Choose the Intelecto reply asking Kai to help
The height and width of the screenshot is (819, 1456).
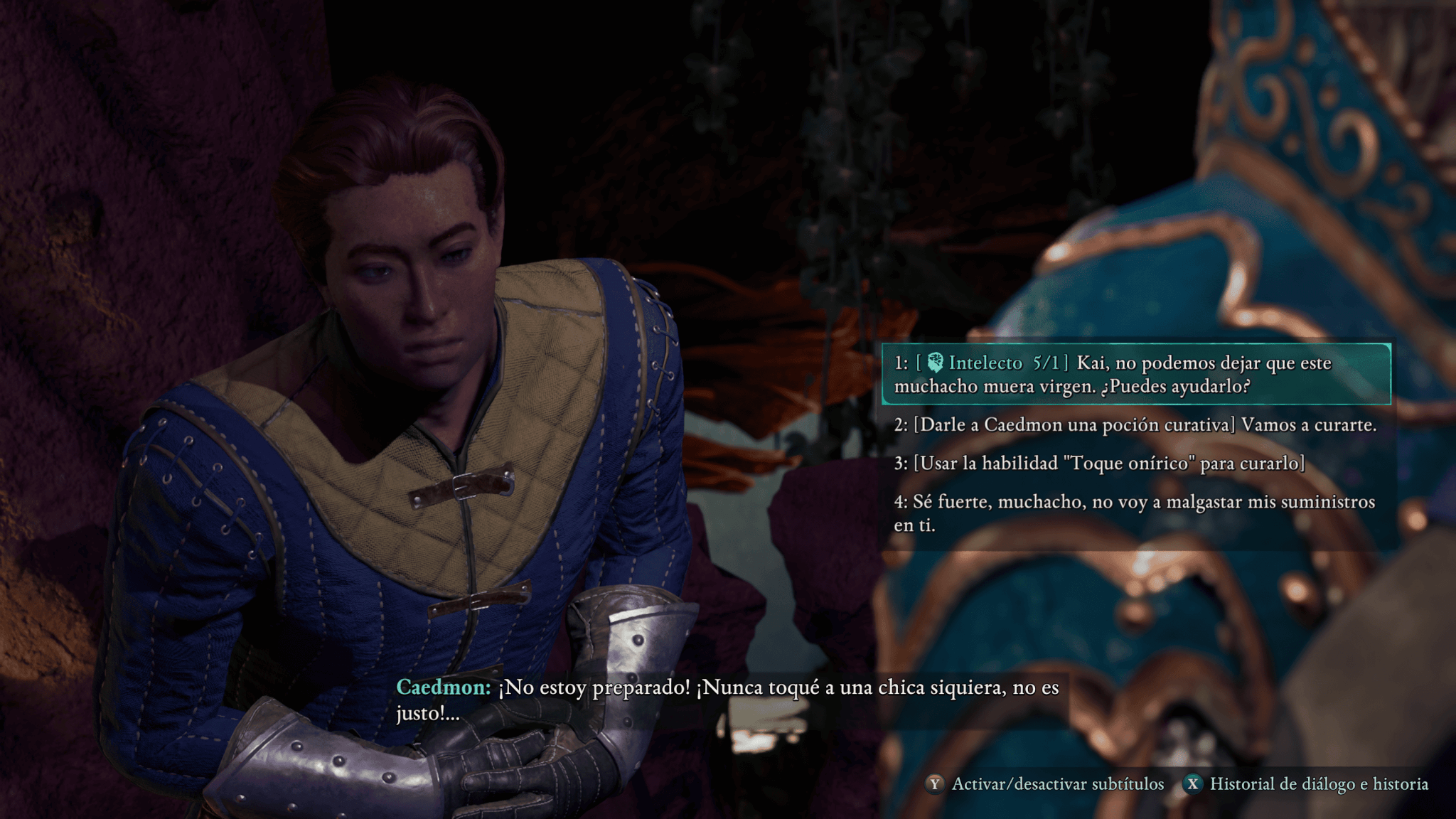coord(1135,375)
